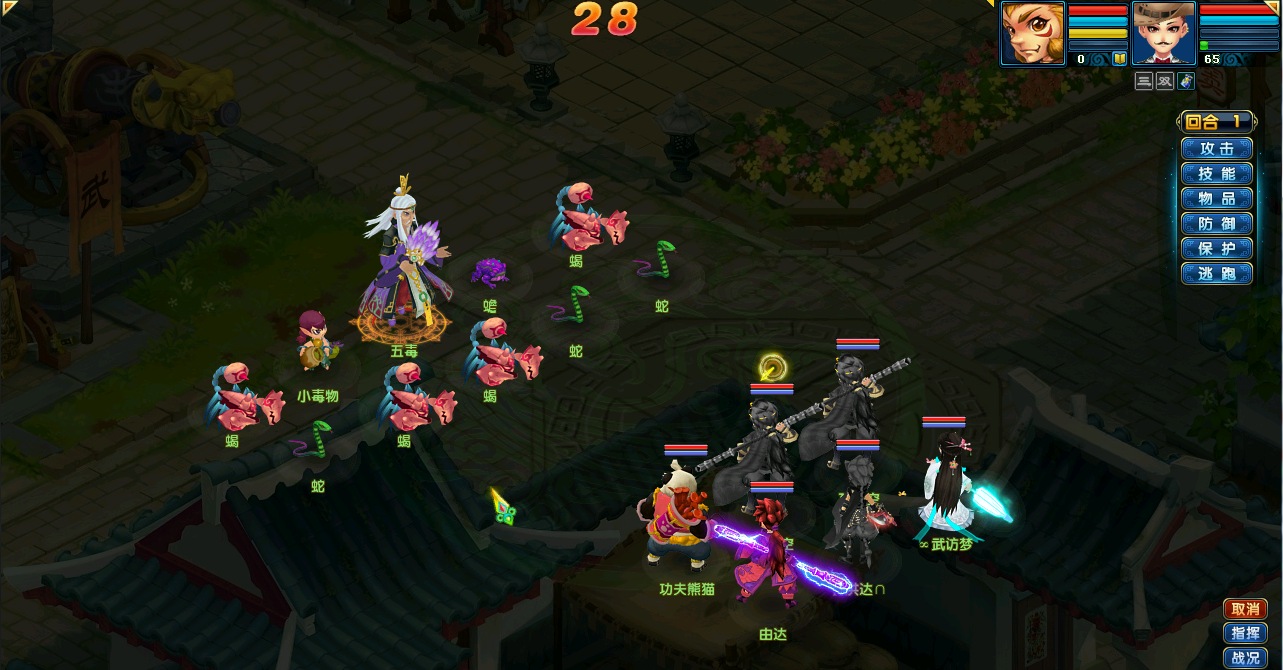Click the monkey character portrait
The image size is (1283, 670).
[1033, 33]
